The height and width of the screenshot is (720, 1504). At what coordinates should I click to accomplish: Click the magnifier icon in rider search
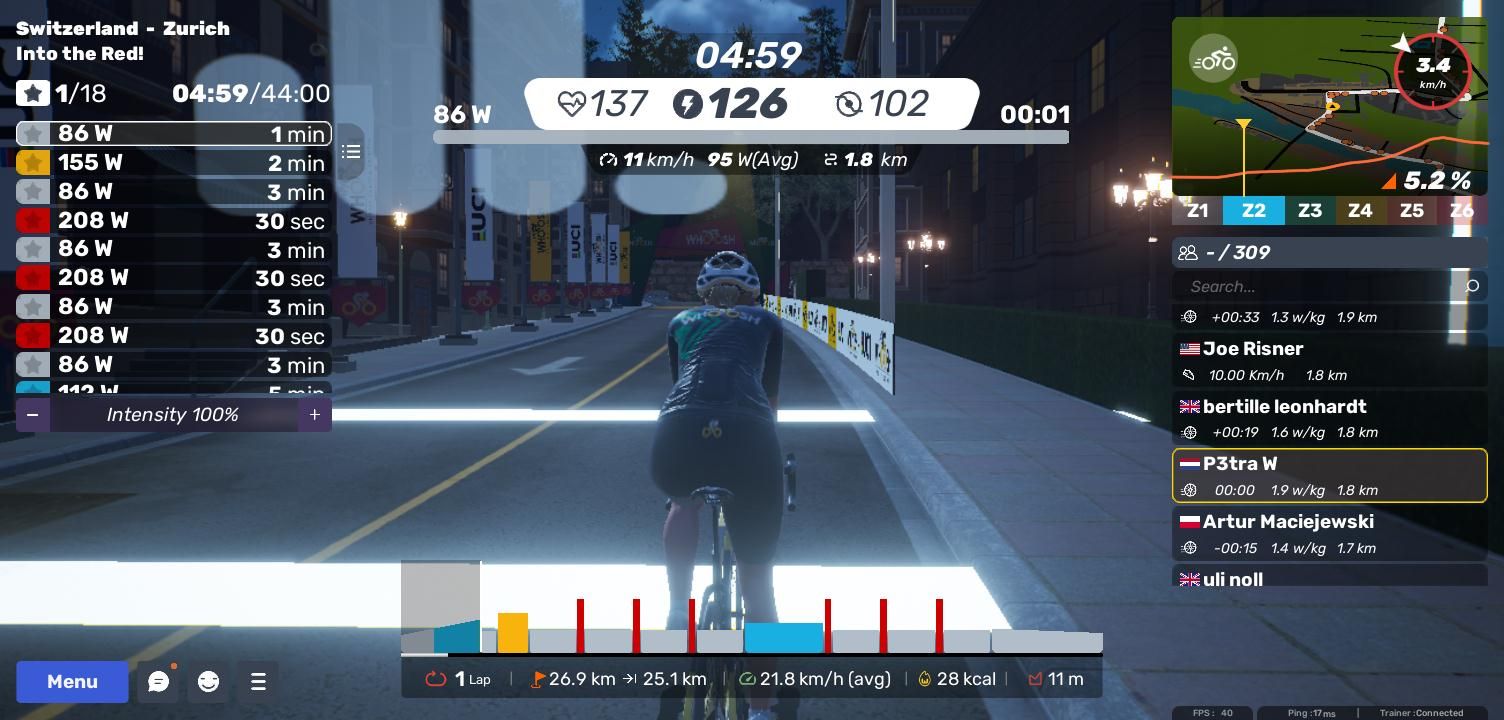[x=1471, y=287]
